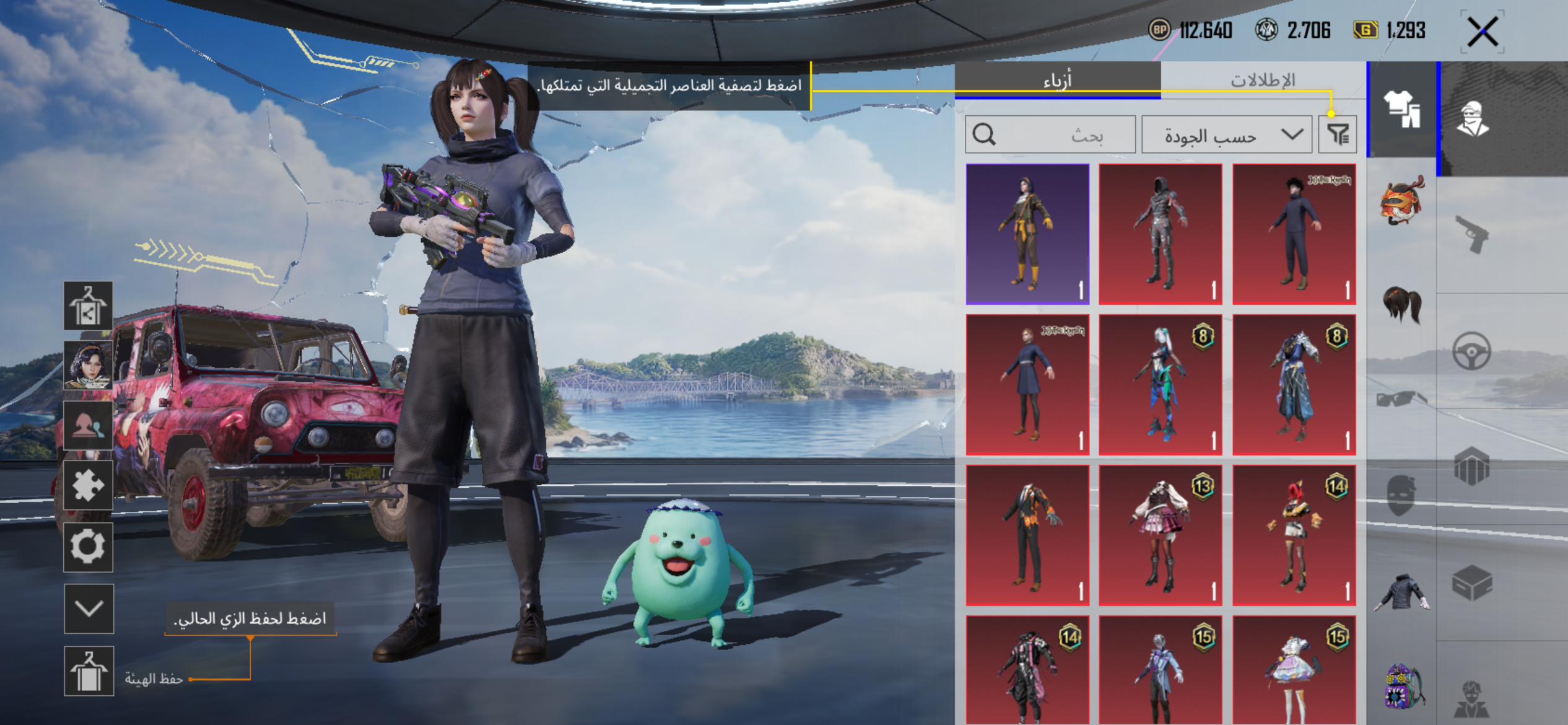Select the أزياء outfits tab
The image size is (1568, 725).
pyautogui.click(x=1057, y=81)
